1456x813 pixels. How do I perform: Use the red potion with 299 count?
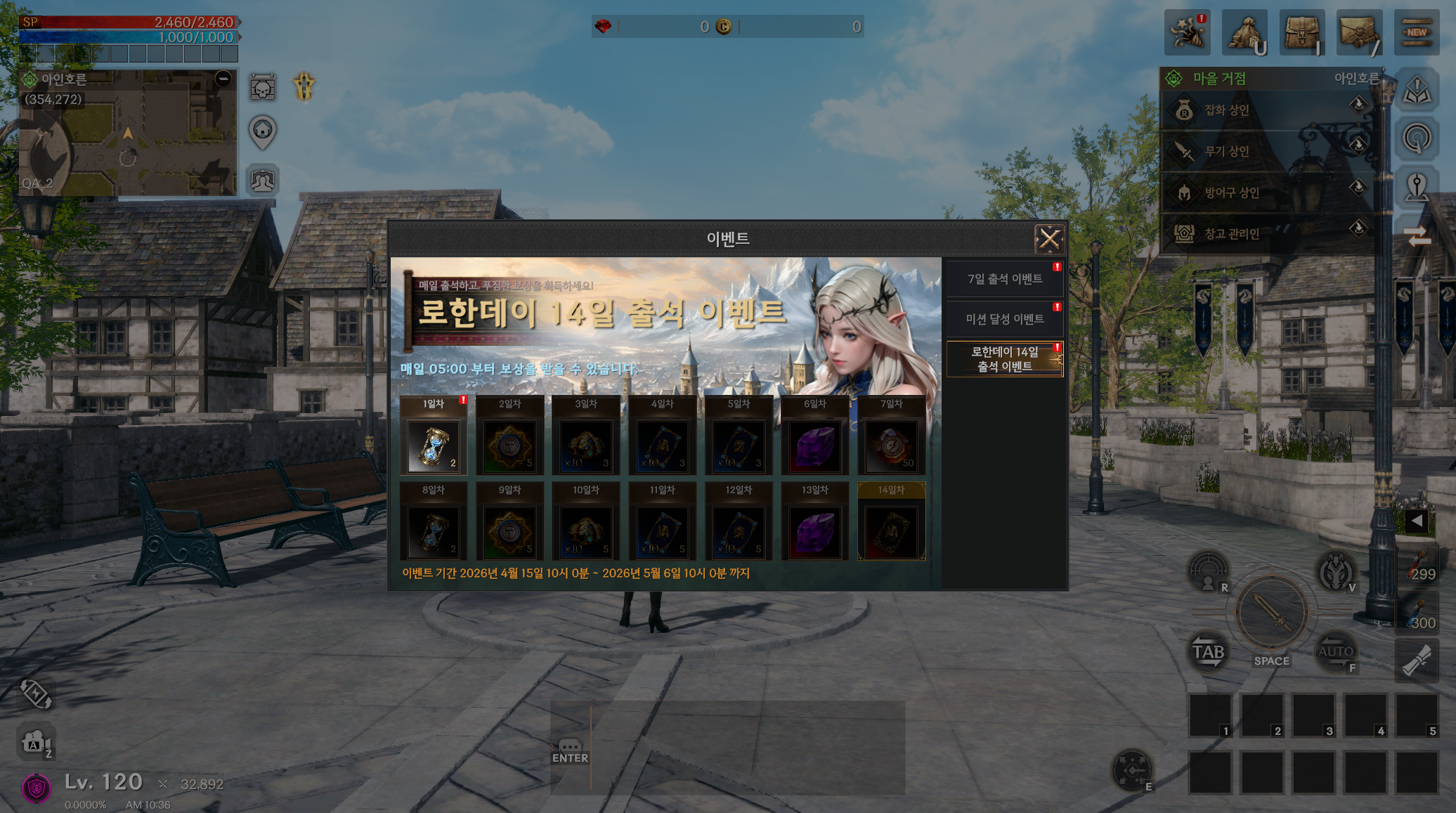(x=1417, y=566)
